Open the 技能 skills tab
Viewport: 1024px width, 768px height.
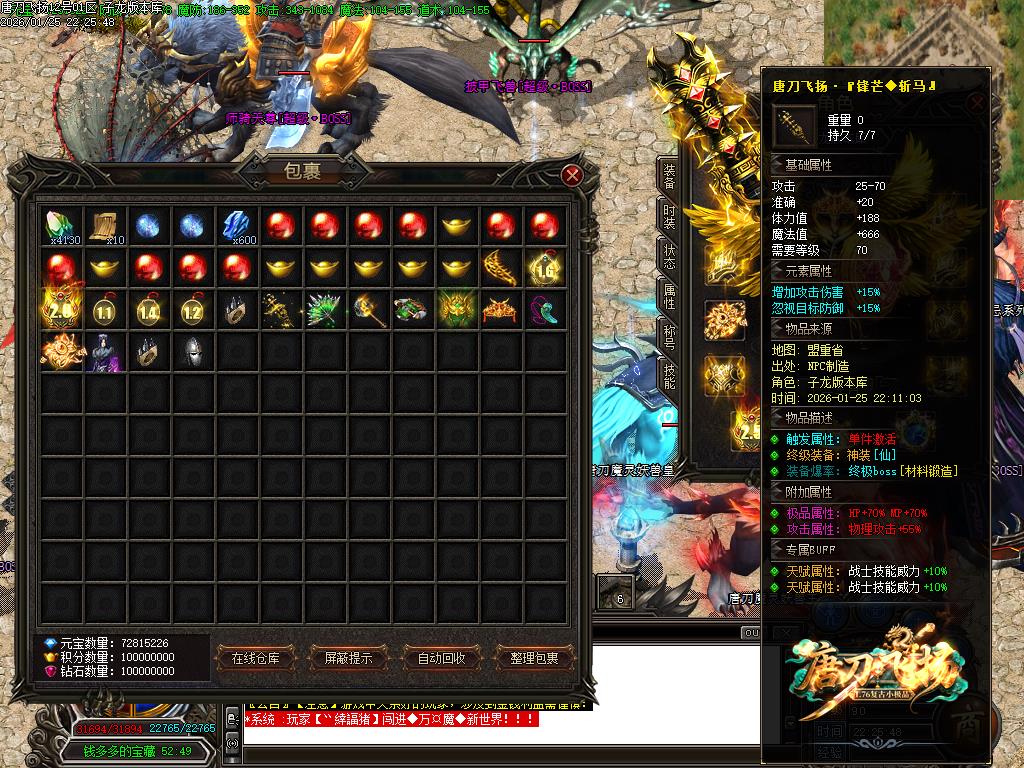[669, 376]
